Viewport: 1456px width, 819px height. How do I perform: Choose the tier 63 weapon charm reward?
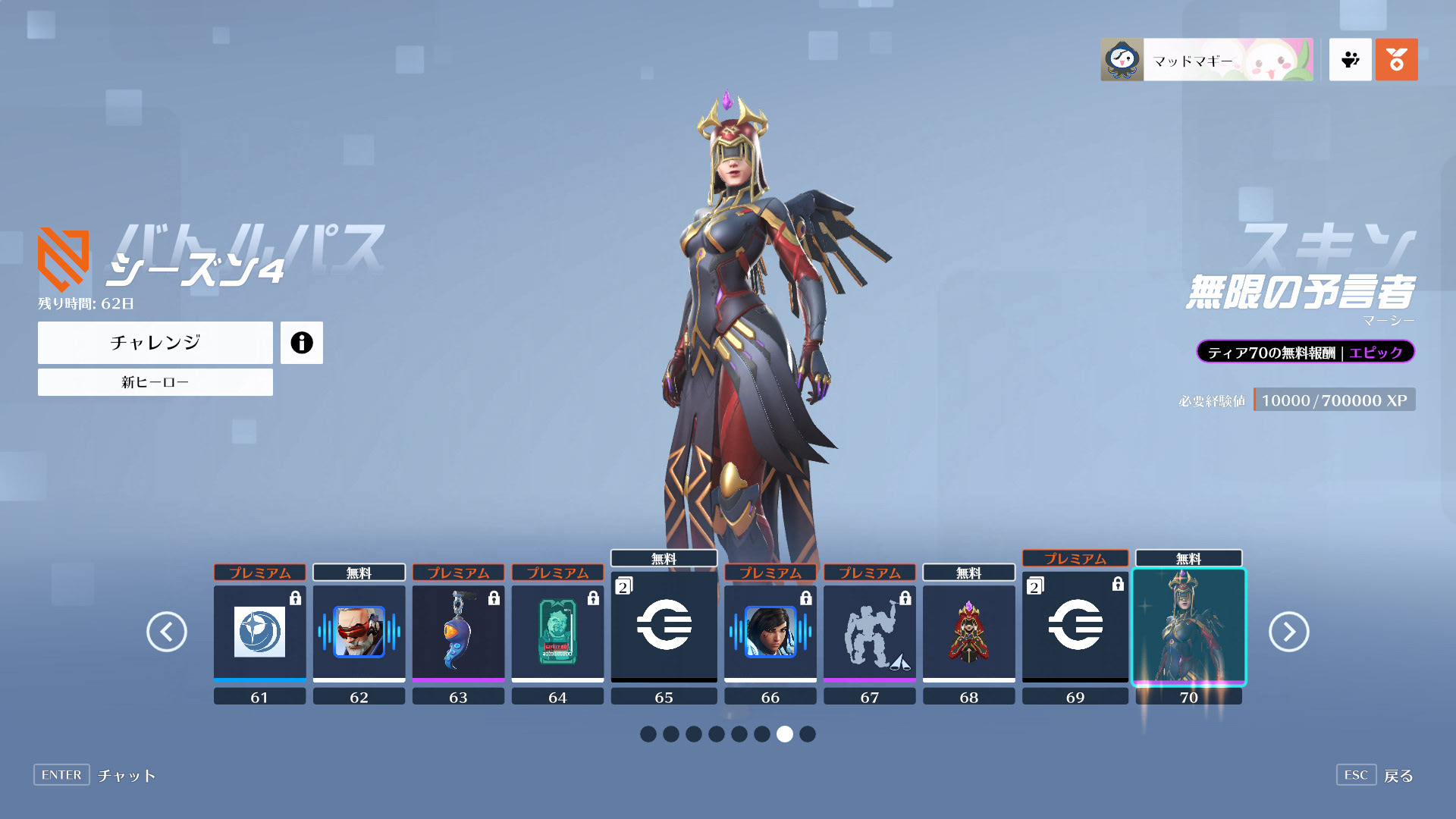(x=458, y=632)
